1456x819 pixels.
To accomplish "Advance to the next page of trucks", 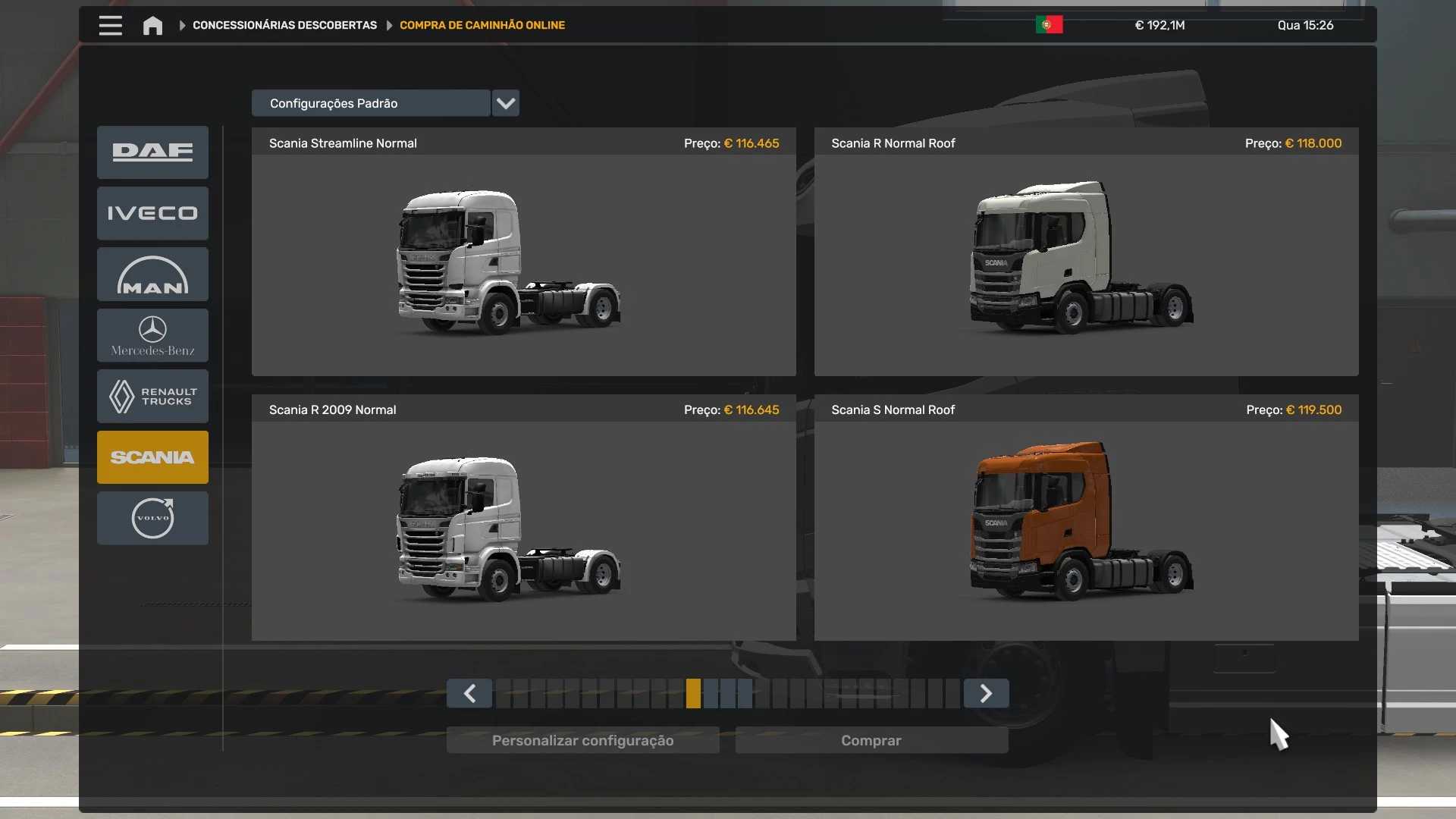I will pos(986,693).
